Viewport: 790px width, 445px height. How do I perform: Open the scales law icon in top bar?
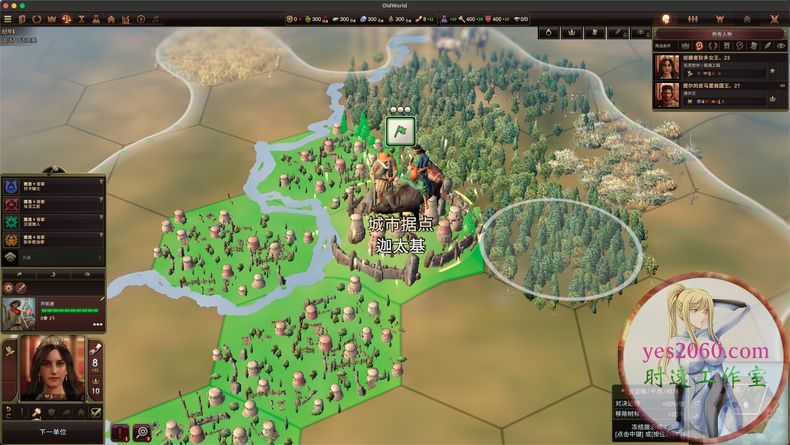tap(66, 18)
